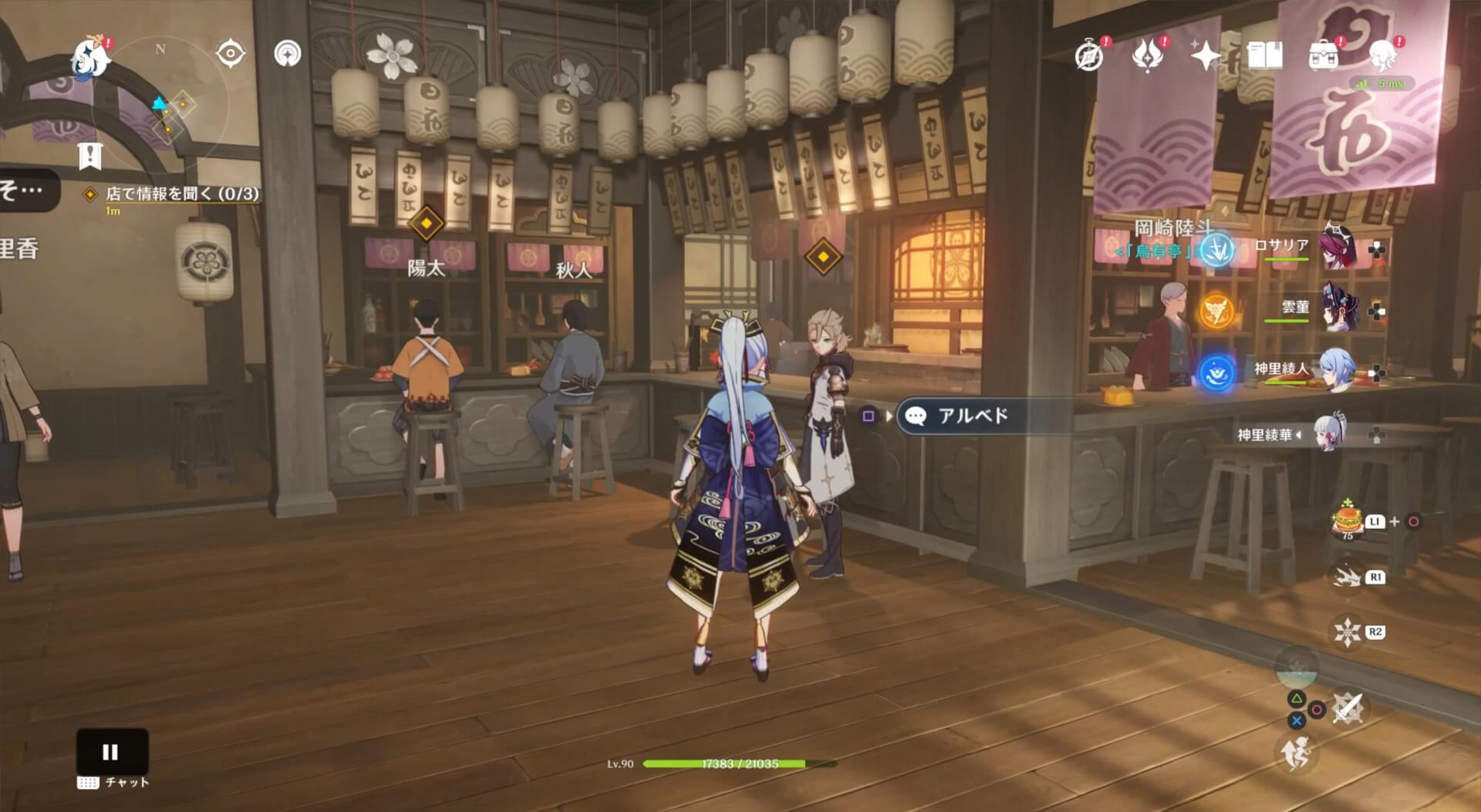Open the character menu icon at top right
The width and height of the screenshot is (1481, 812).
1383,54
